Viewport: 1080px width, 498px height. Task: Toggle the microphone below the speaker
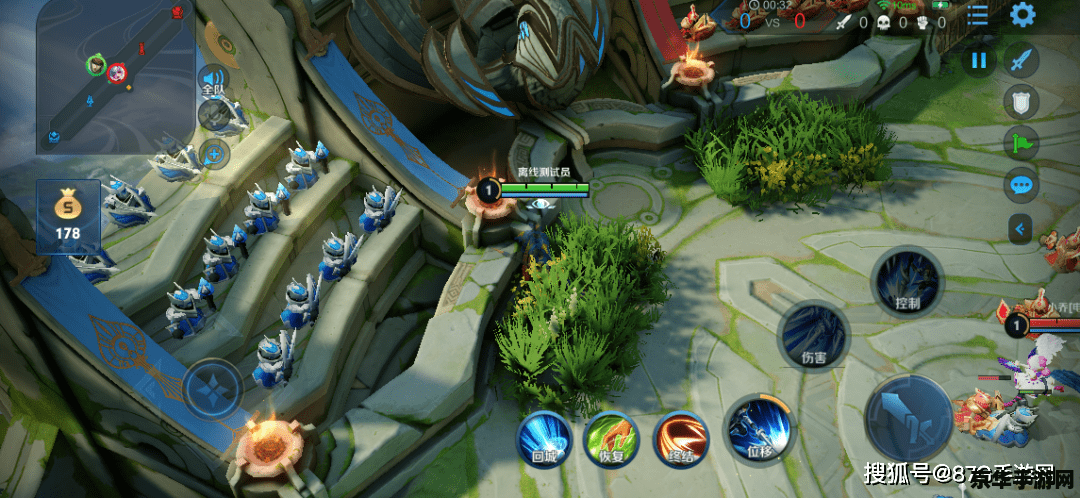click(x=212, y=116)
